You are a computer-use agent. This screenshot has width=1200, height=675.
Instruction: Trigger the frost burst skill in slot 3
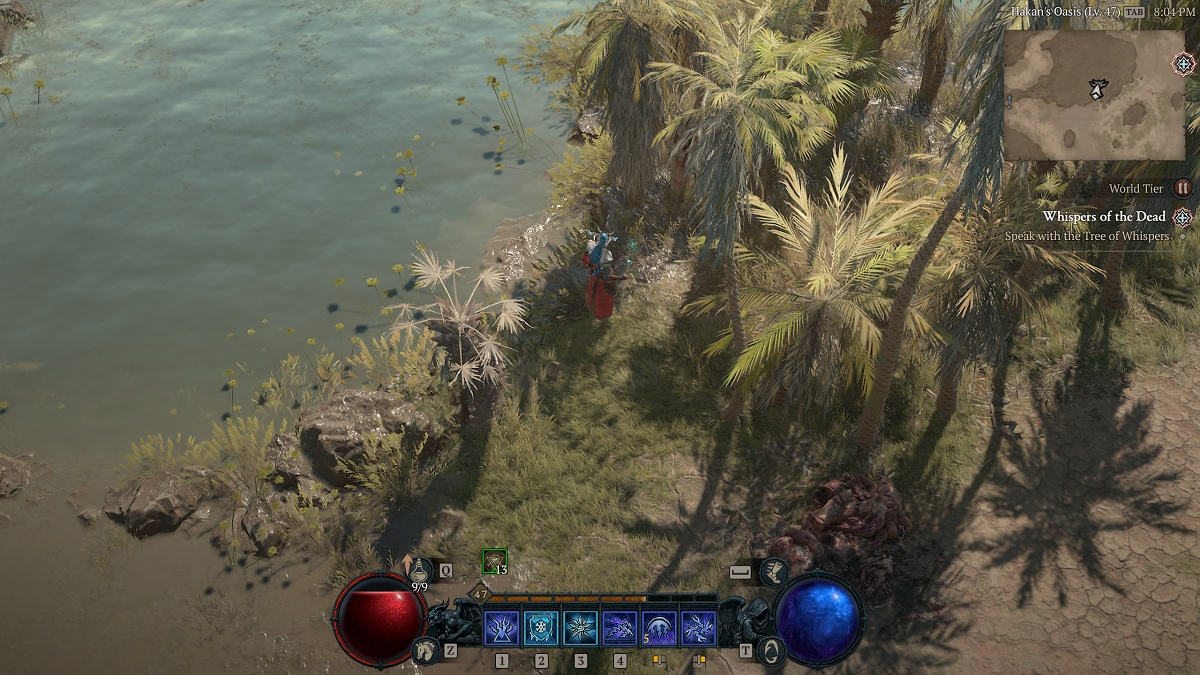click(580, 628)
